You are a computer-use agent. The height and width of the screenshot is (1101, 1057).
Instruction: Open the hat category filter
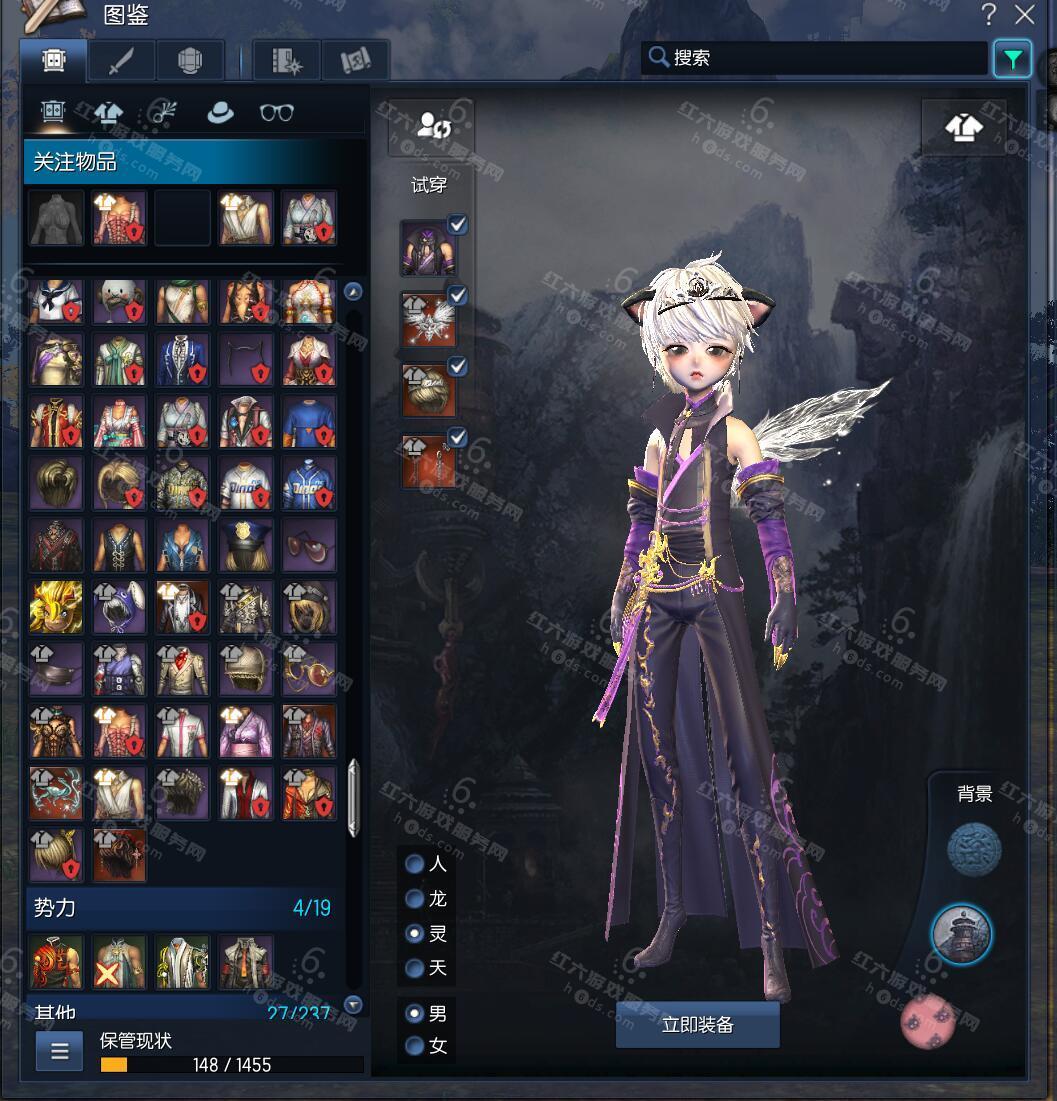click(220, 113)
